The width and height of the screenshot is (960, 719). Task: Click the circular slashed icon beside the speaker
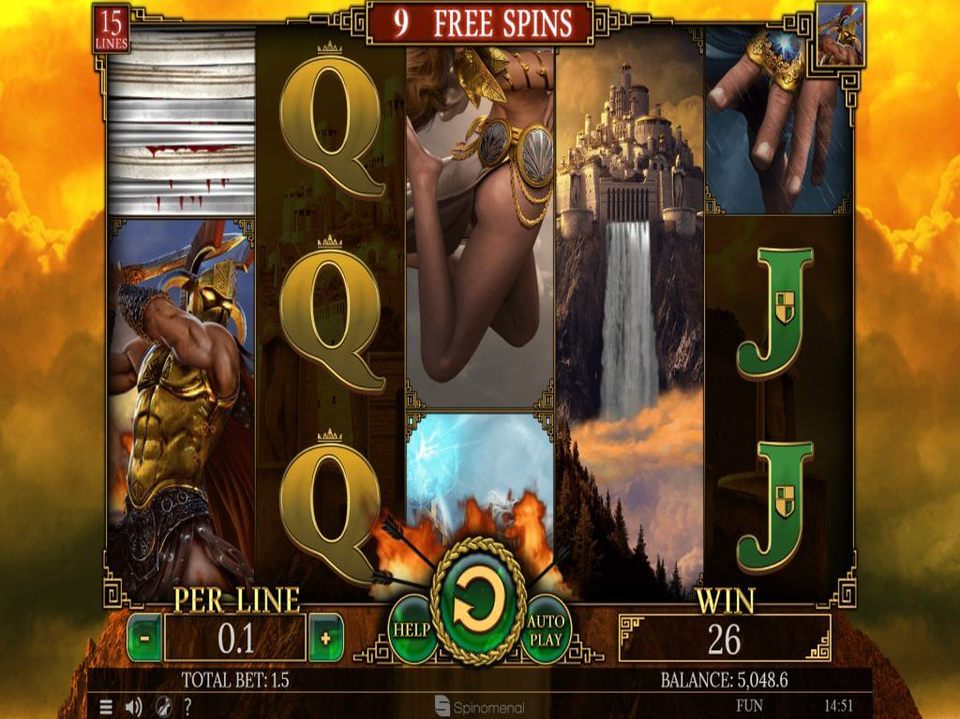click(161, 706)
